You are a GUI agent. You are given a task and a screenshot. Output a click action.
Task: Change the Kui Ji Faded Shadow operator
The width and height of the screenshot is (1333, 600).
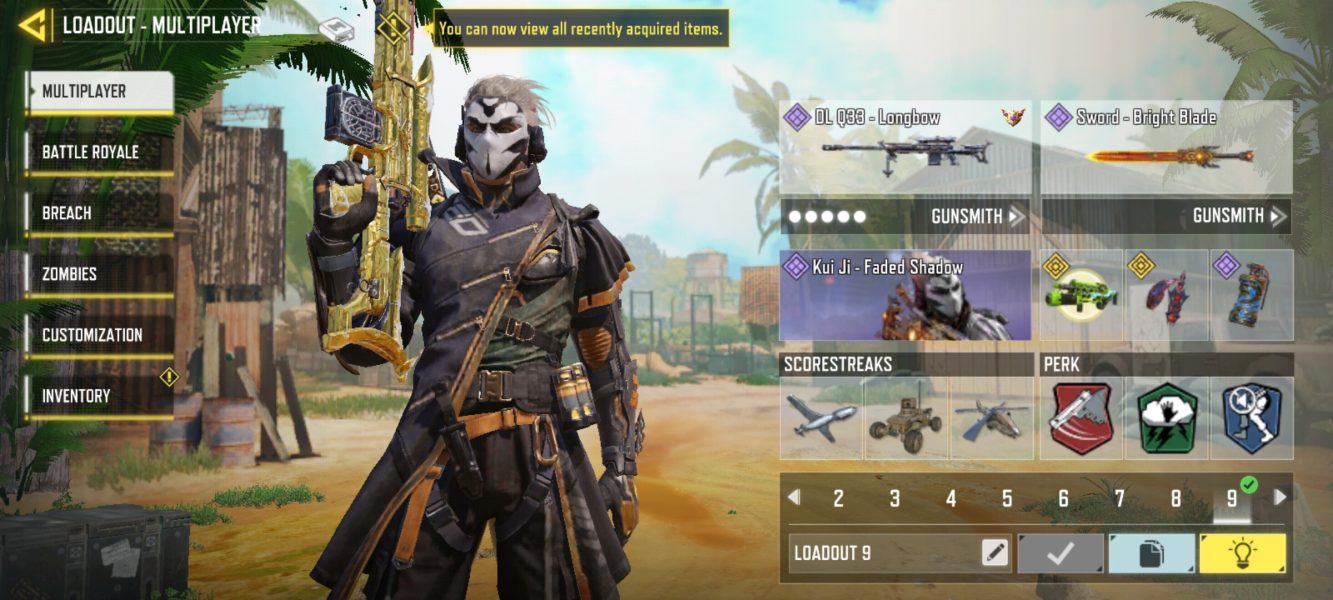click(905, 295)
